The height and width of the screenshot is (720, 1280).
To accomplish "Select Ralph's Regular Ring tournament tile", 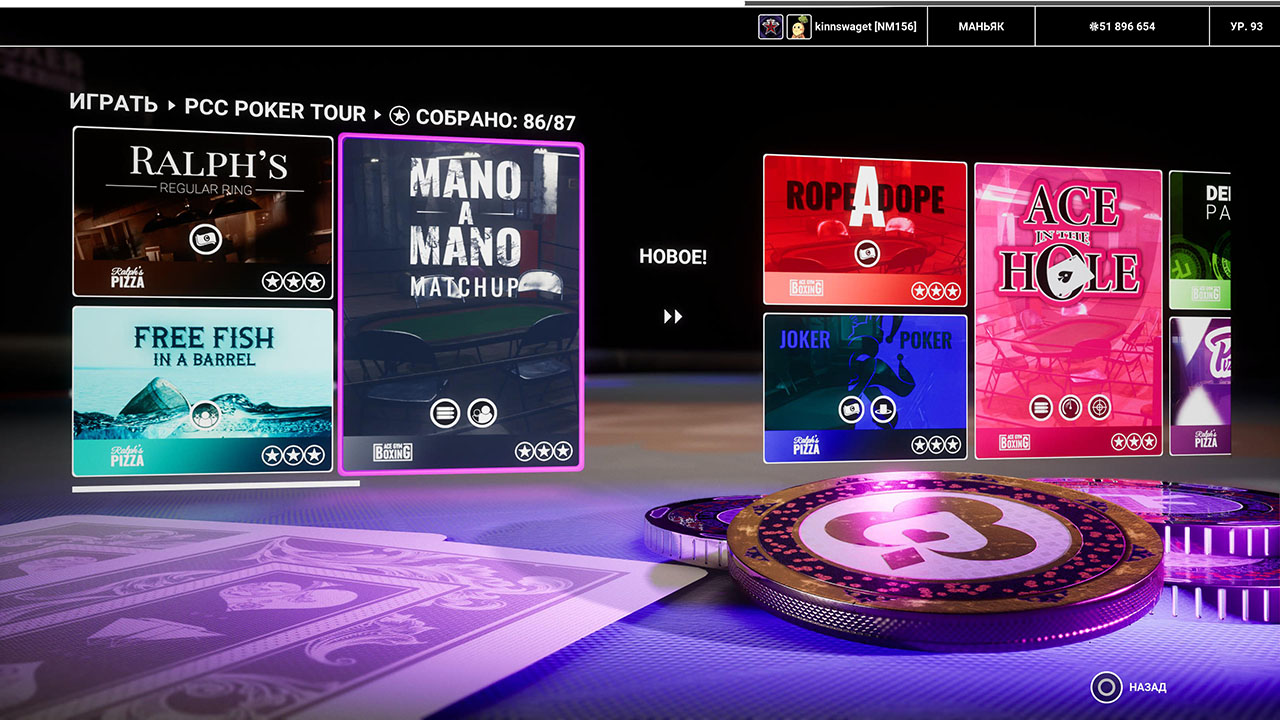I will click(x=202, y=212).
